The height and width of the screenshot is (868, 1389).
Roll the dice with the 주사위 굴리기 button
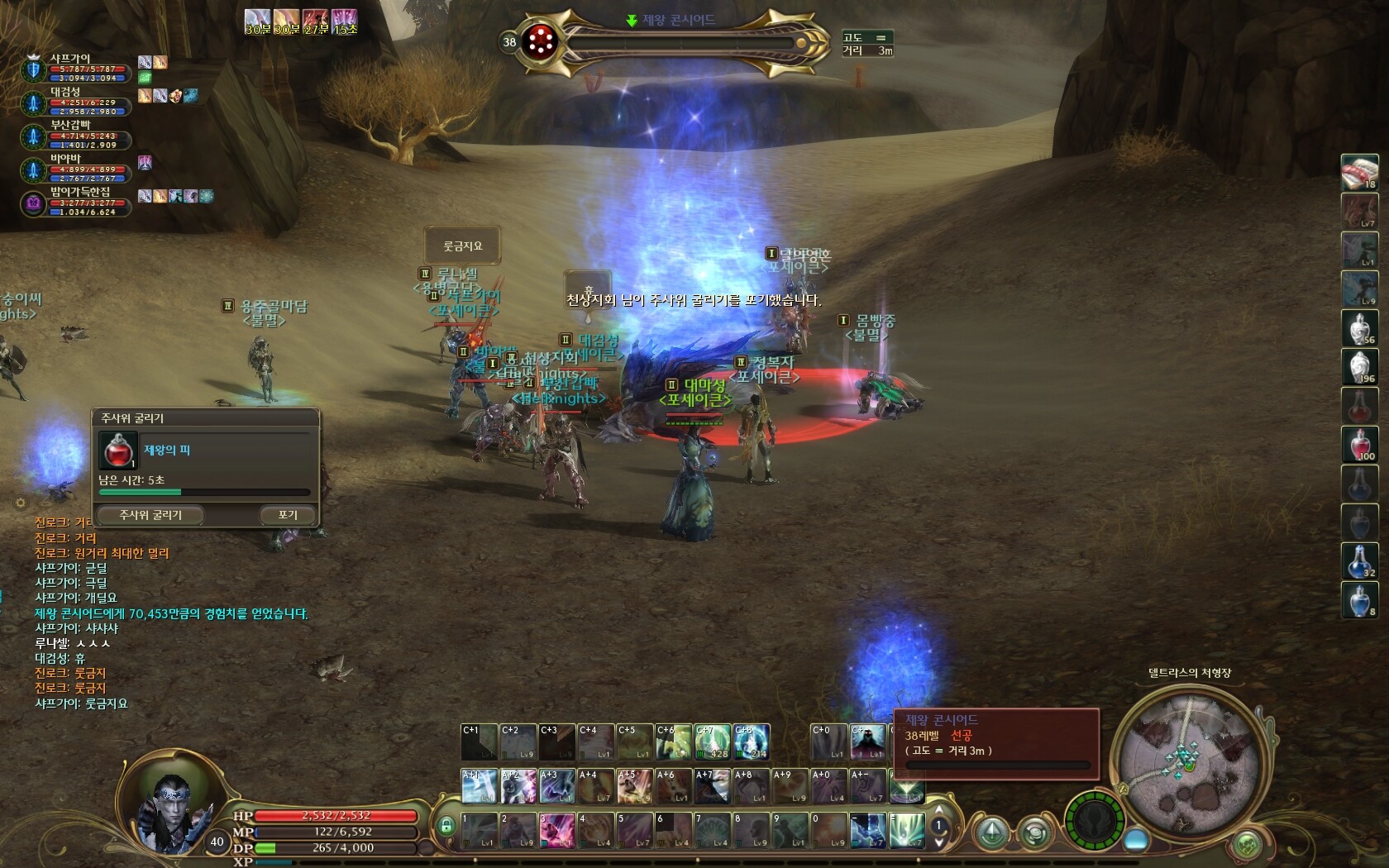coord(150,515)
